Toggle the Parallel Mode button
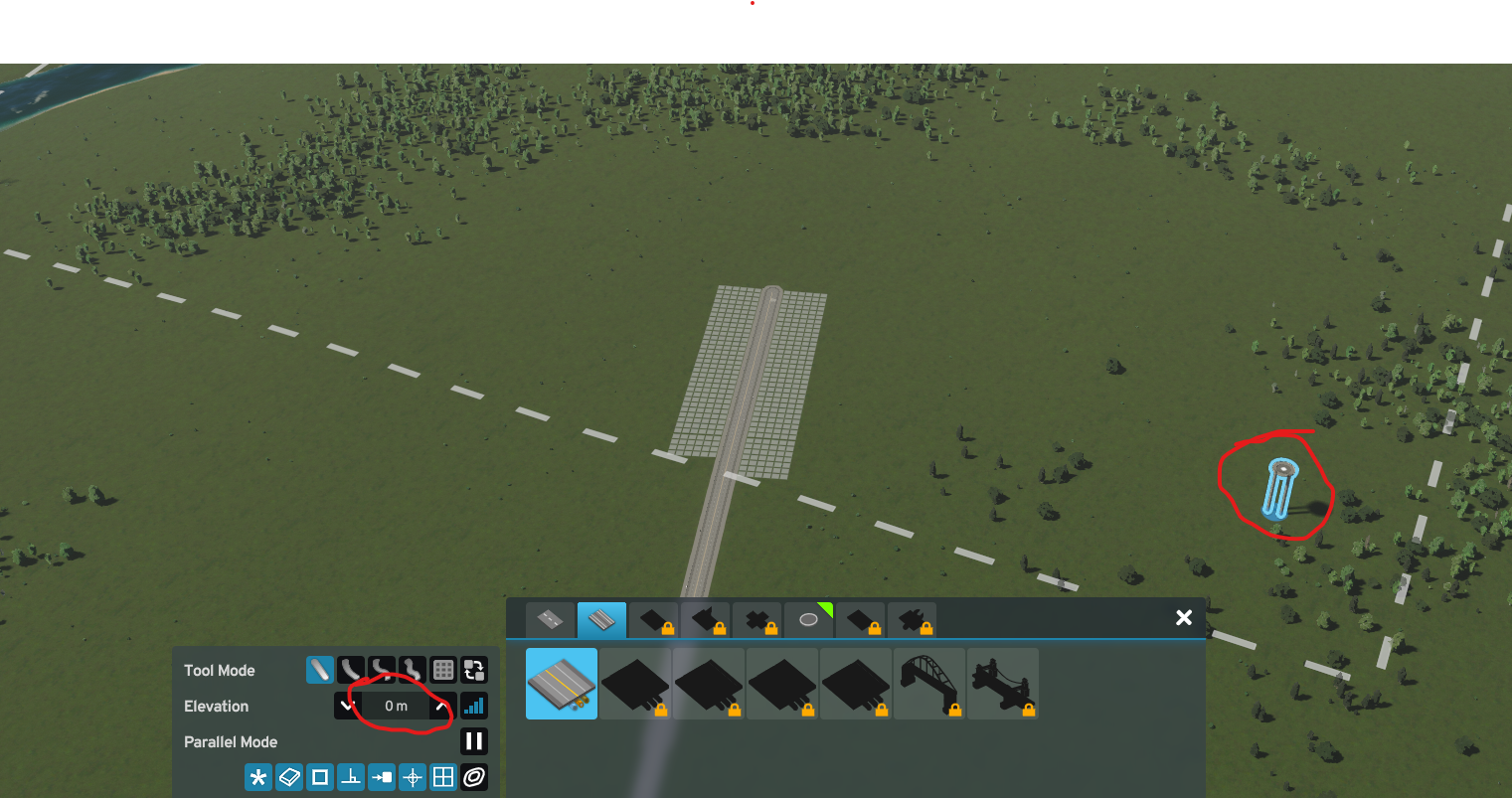The height and width of the screenshot is (798, 1512). point(474,741)
